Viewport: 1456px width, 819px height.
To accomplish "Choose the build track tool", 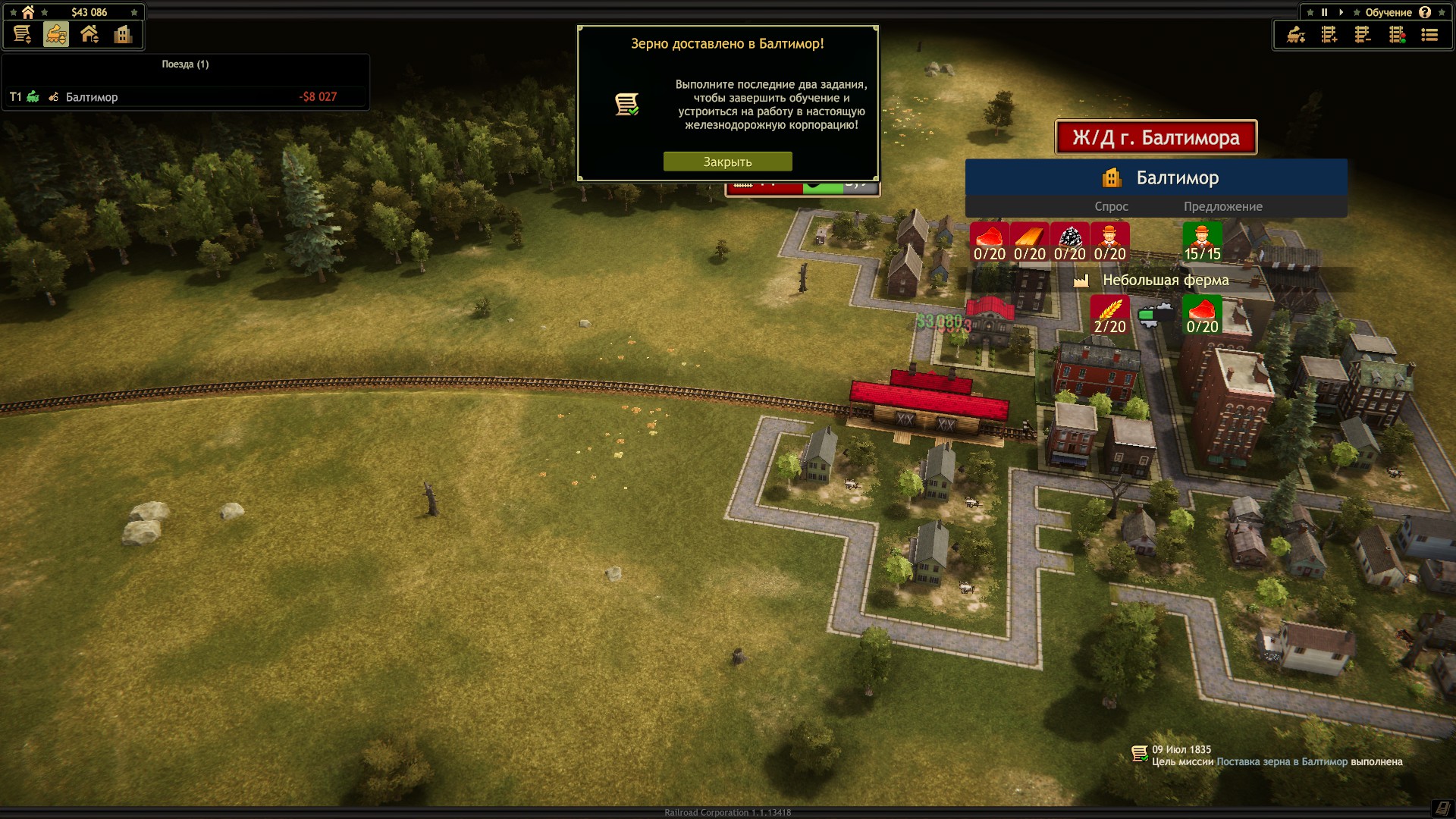I will tap(1329, 35).
